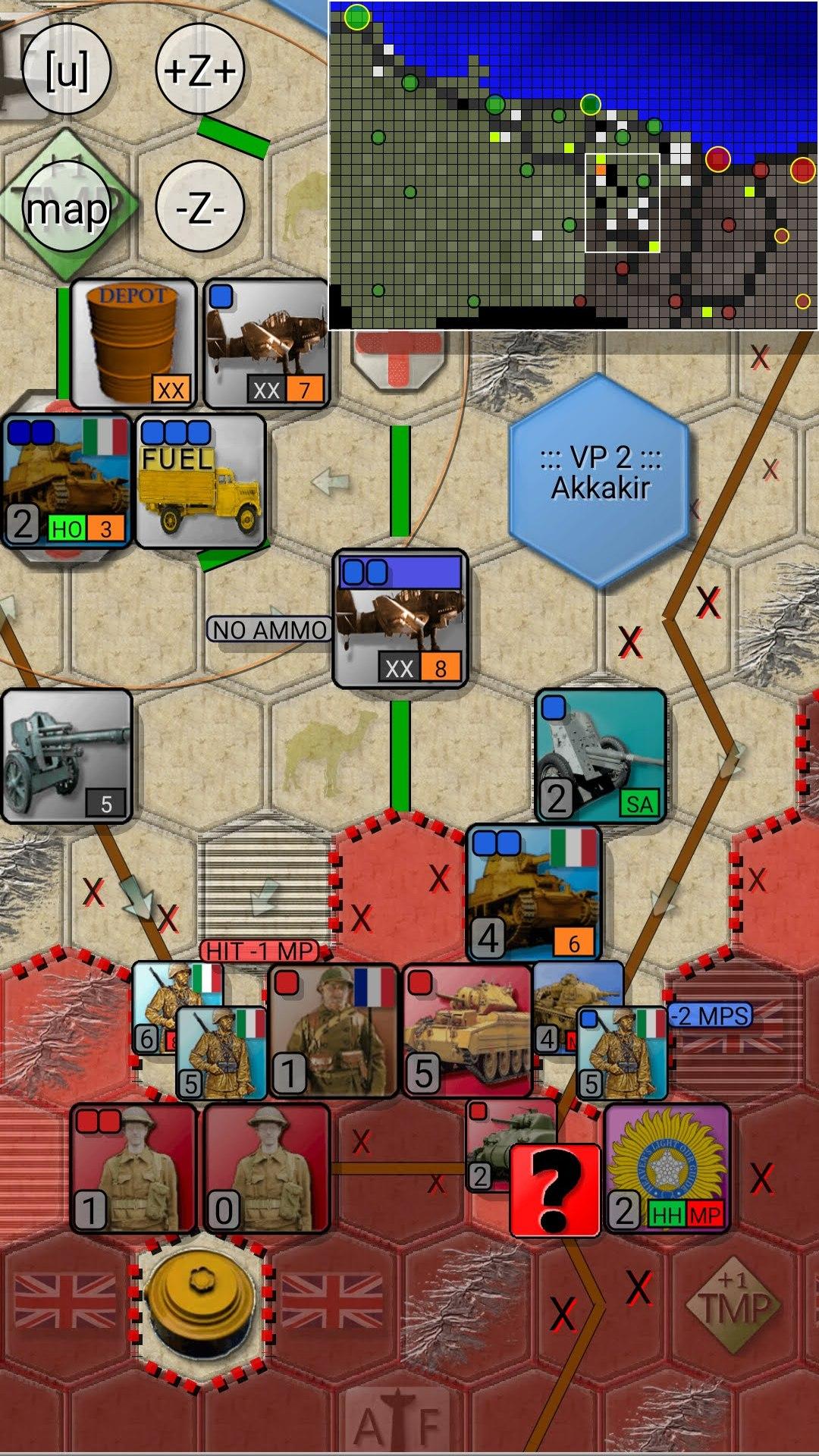Tap the landmine hex marker
The width and height of the screenshot is (819, 1456).
point(201,1306)
